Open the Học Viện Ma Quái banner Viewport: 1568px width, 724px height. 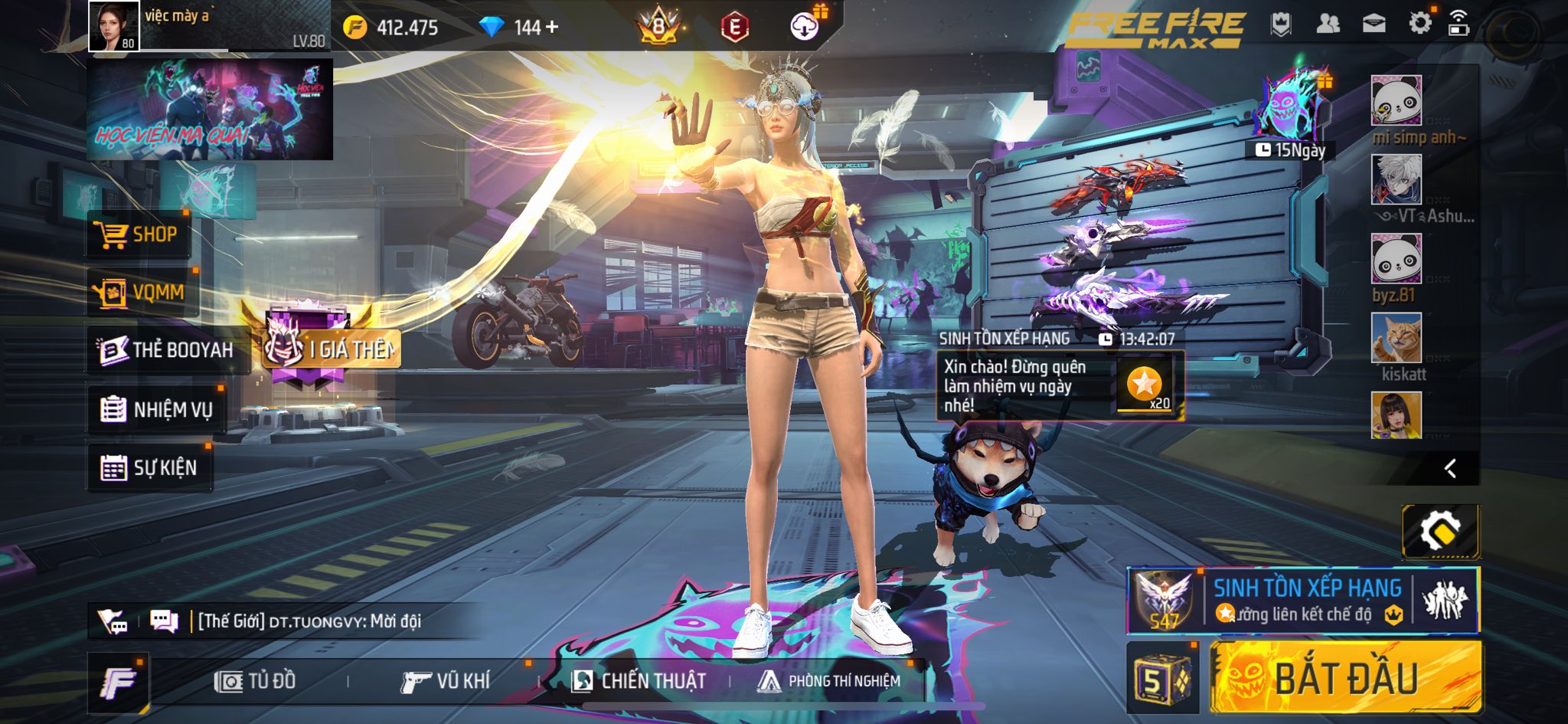210,110
